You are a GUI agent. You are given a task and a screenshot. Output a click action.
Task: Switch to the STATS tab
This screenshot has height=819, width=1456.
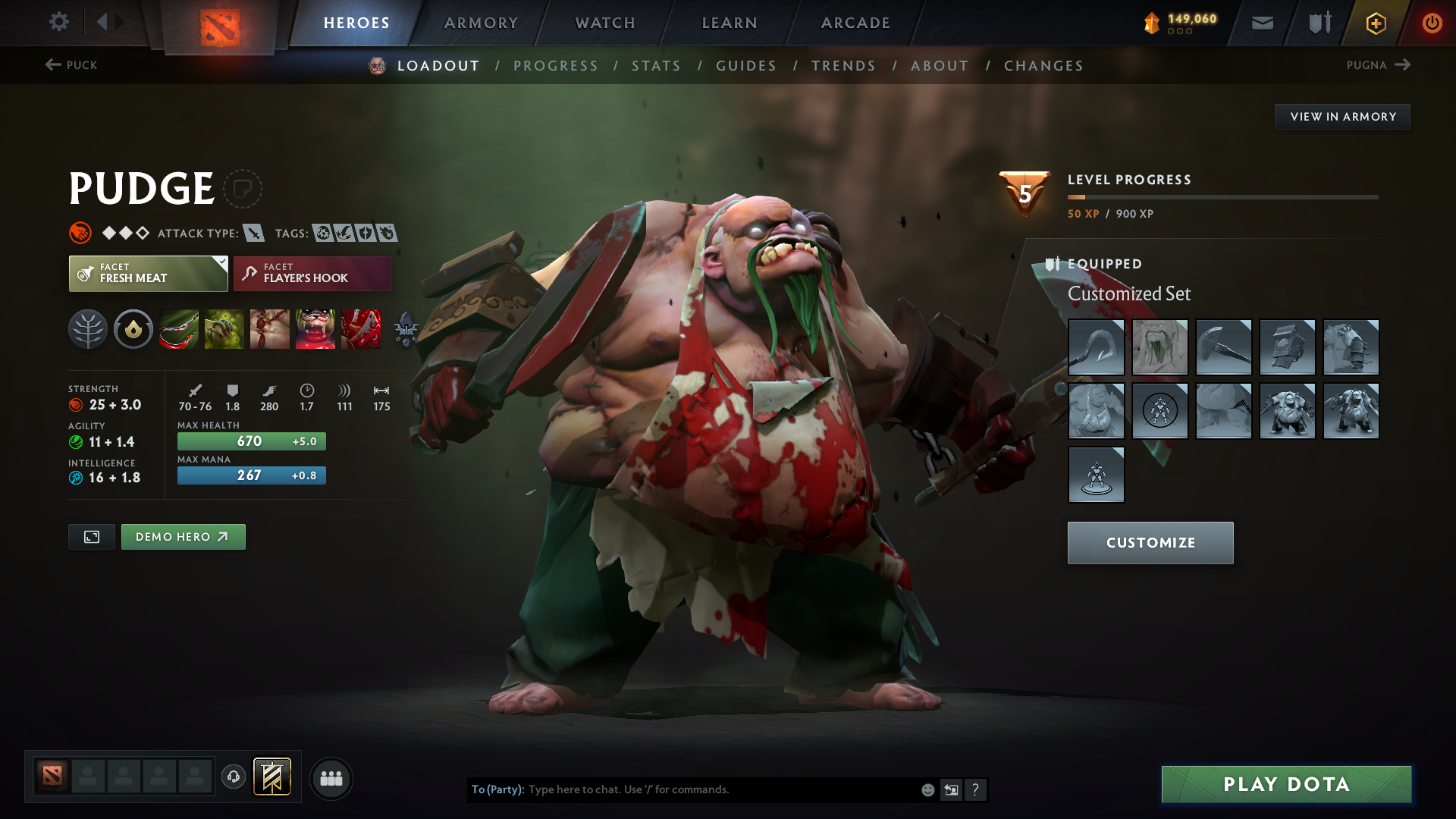tap(656, 66)
